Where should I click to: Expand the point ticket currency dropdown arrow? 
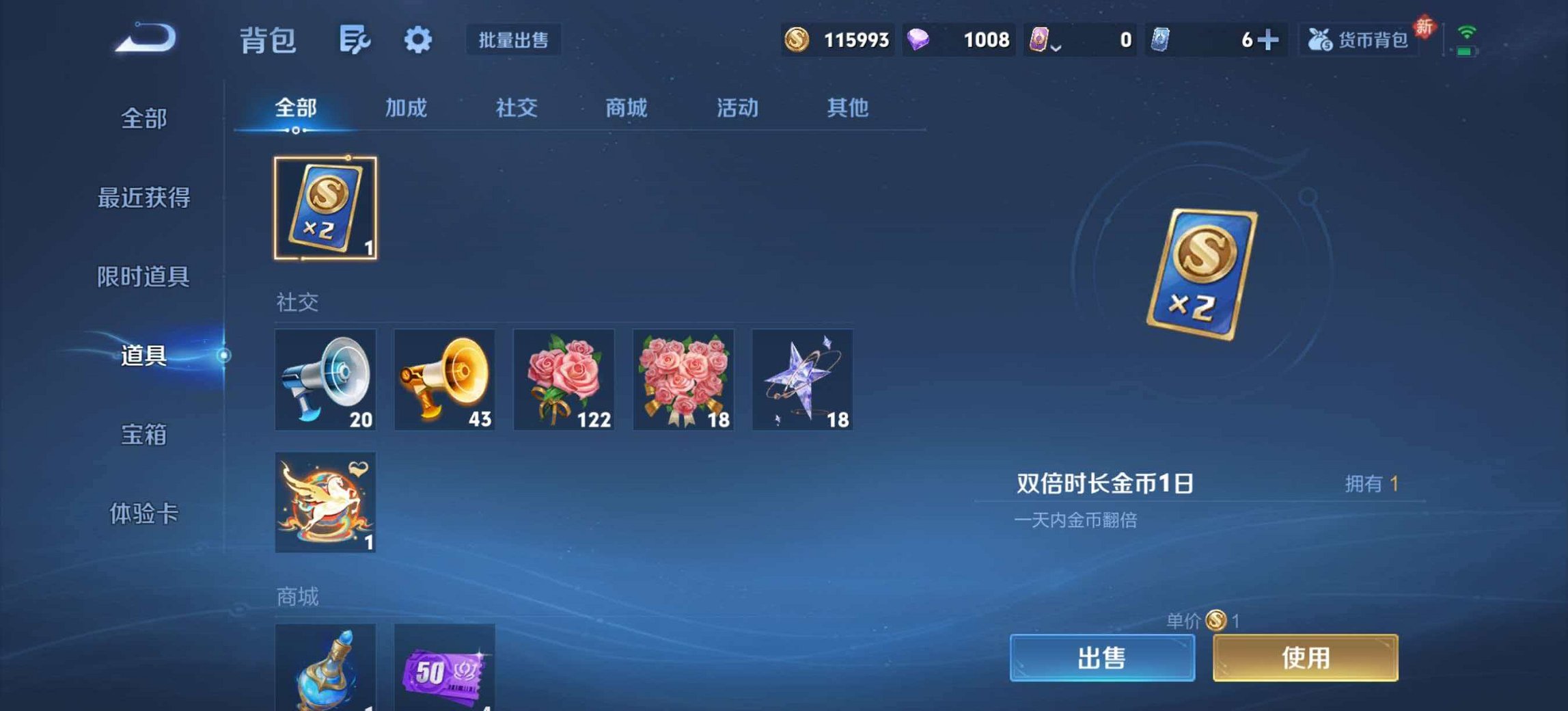[x=1057, y=46]
